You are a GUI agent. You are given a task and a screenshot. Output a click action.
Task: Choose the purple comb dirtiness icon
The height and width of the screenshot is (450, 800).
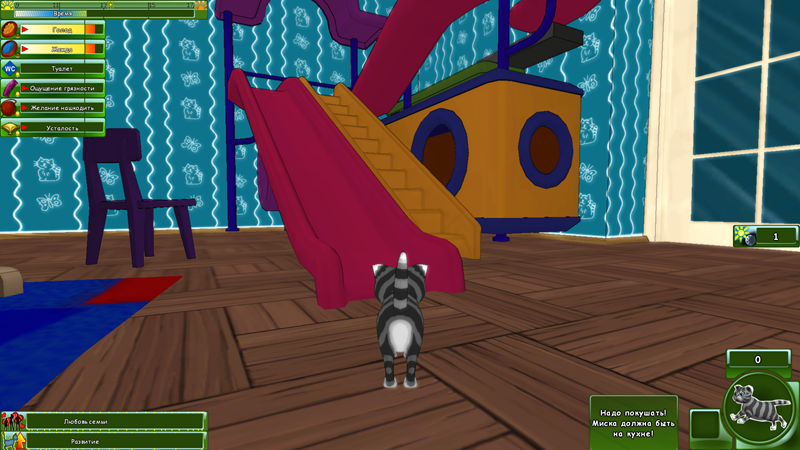click(x=9, y=88)
